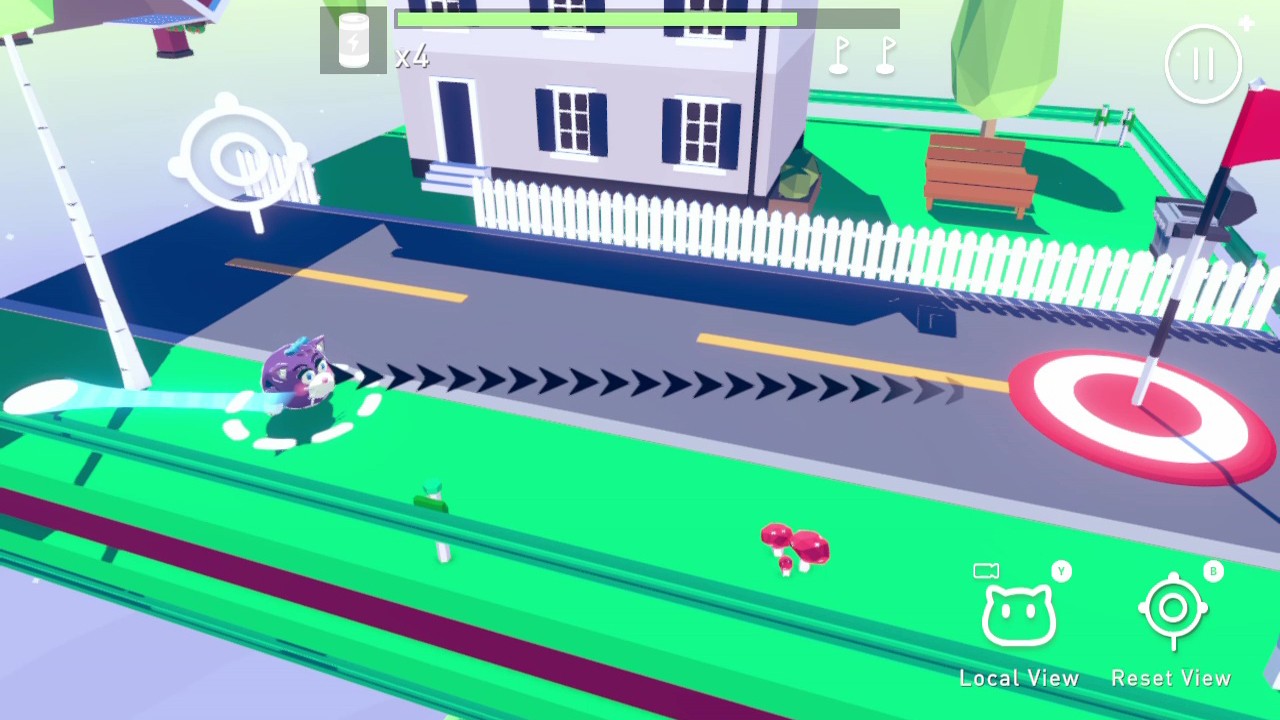1280x720 pixels.
Task: Click the second flag marker at the top
Action: pyautogui.click(x=886, y=55)
